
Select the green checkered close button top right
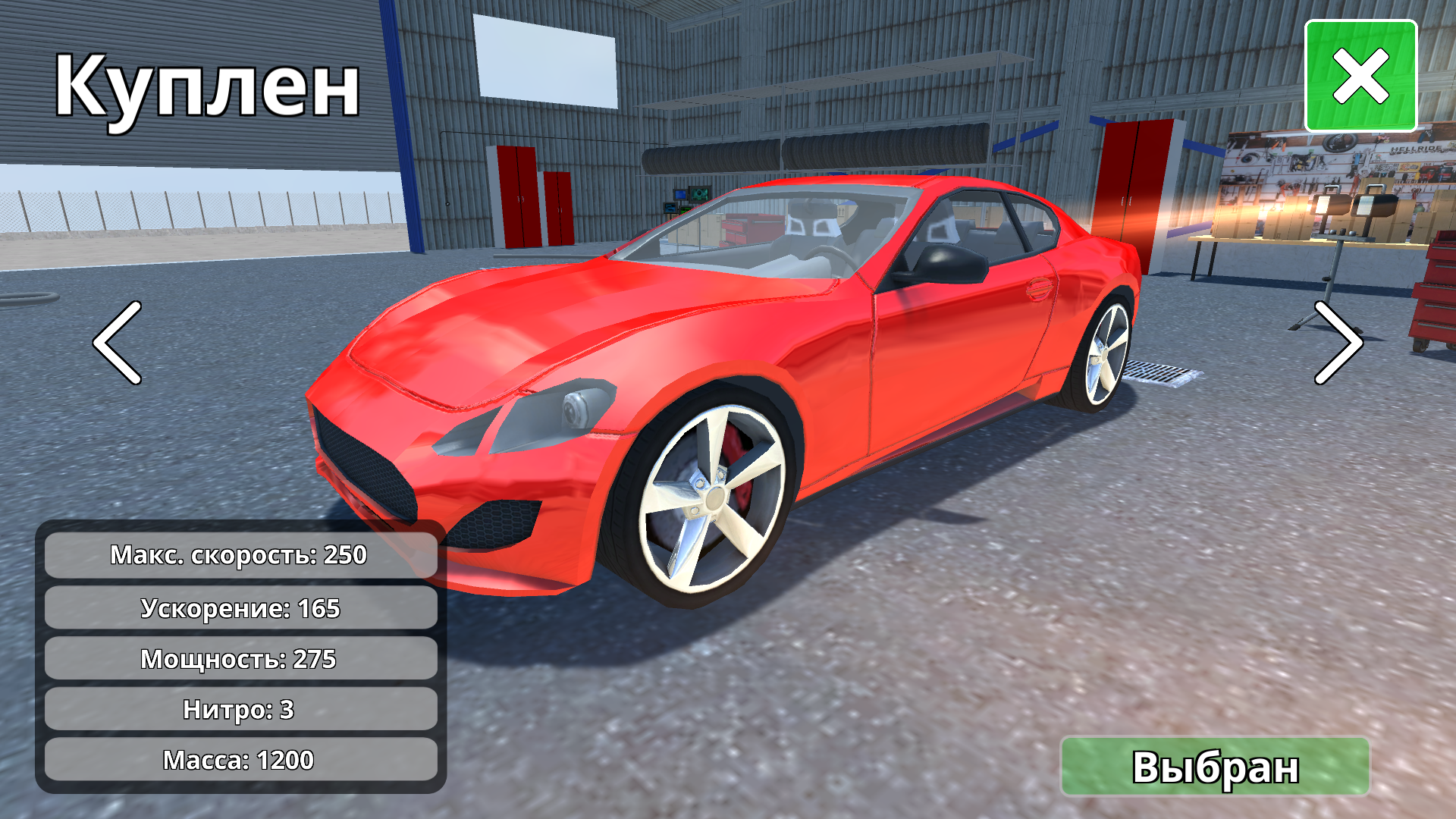(x=1363, y=74)
